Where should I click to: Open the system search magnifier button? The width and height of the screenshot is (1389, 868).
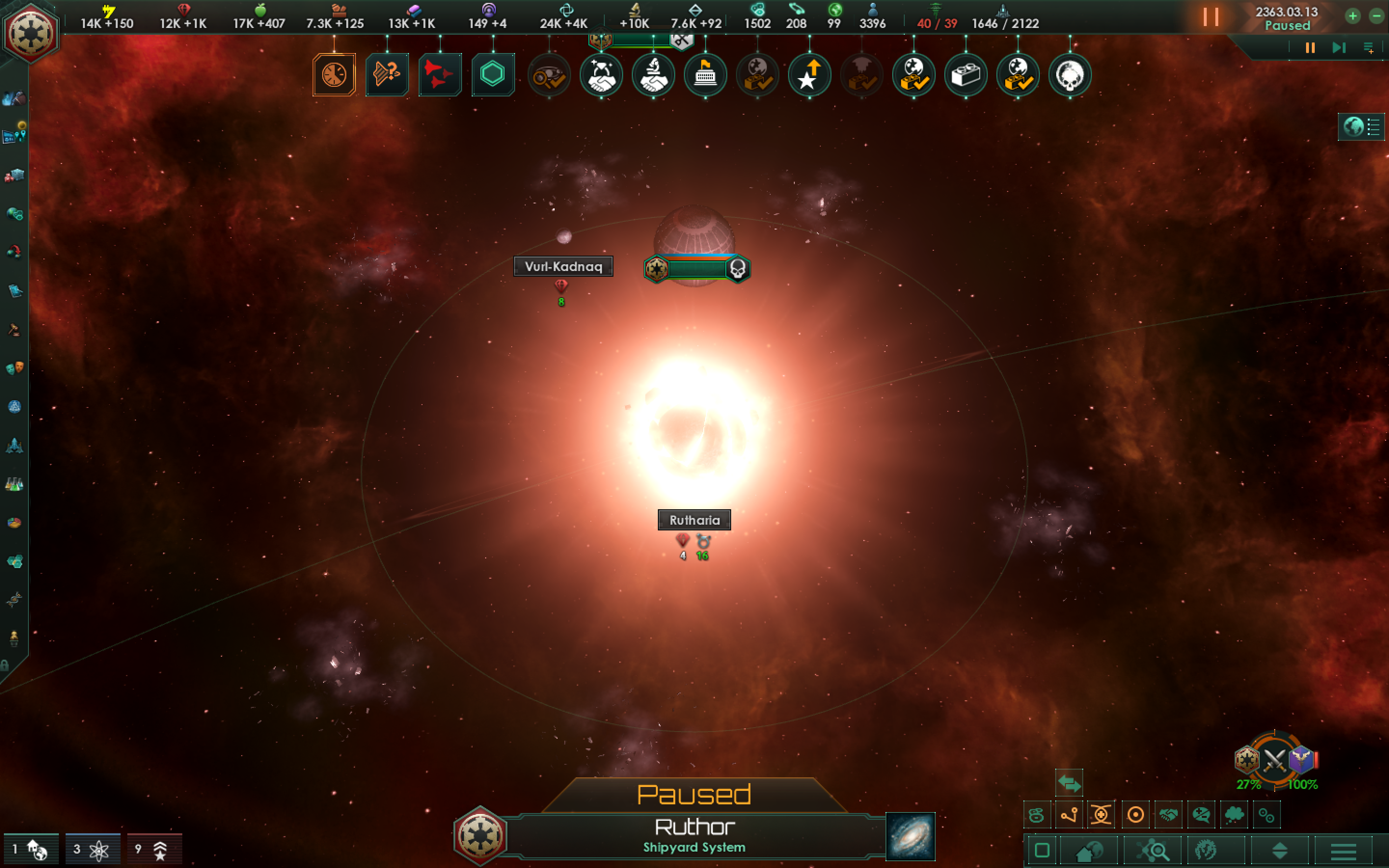tap(1153, 851)
